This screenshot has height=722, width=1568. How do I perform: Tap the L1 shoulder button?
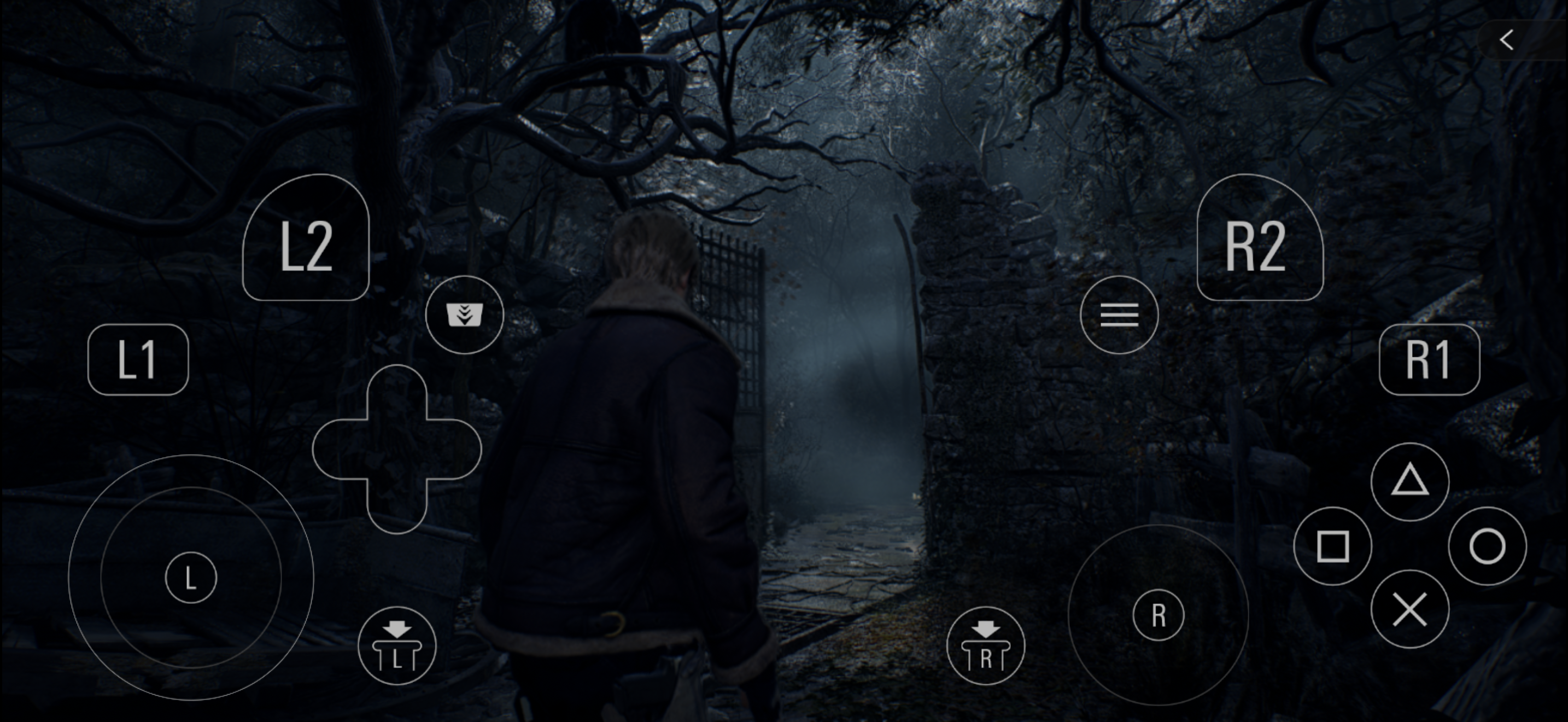pyautogui.click(x=138, y=360)
